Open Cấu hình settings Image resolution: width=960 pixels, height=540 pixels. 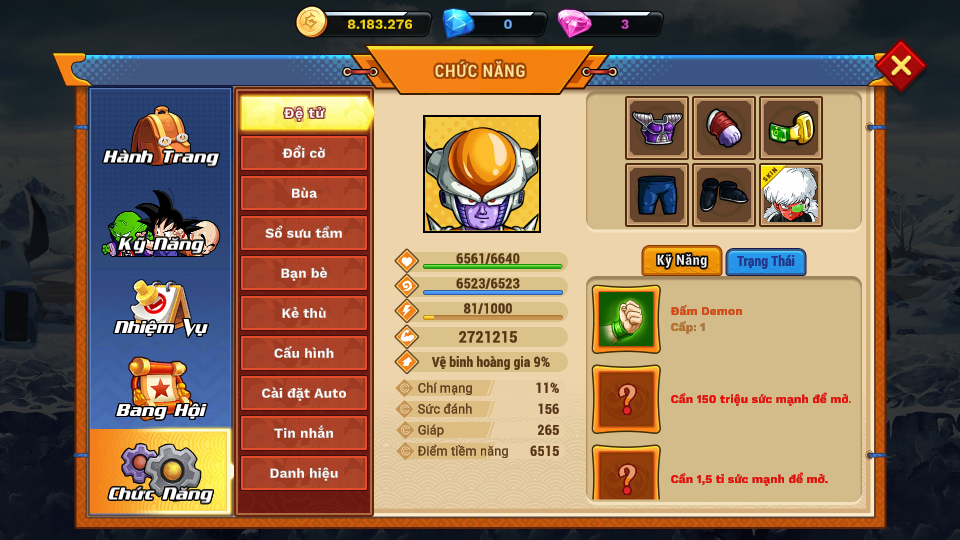pyautogui.click(x=304, y=353)
